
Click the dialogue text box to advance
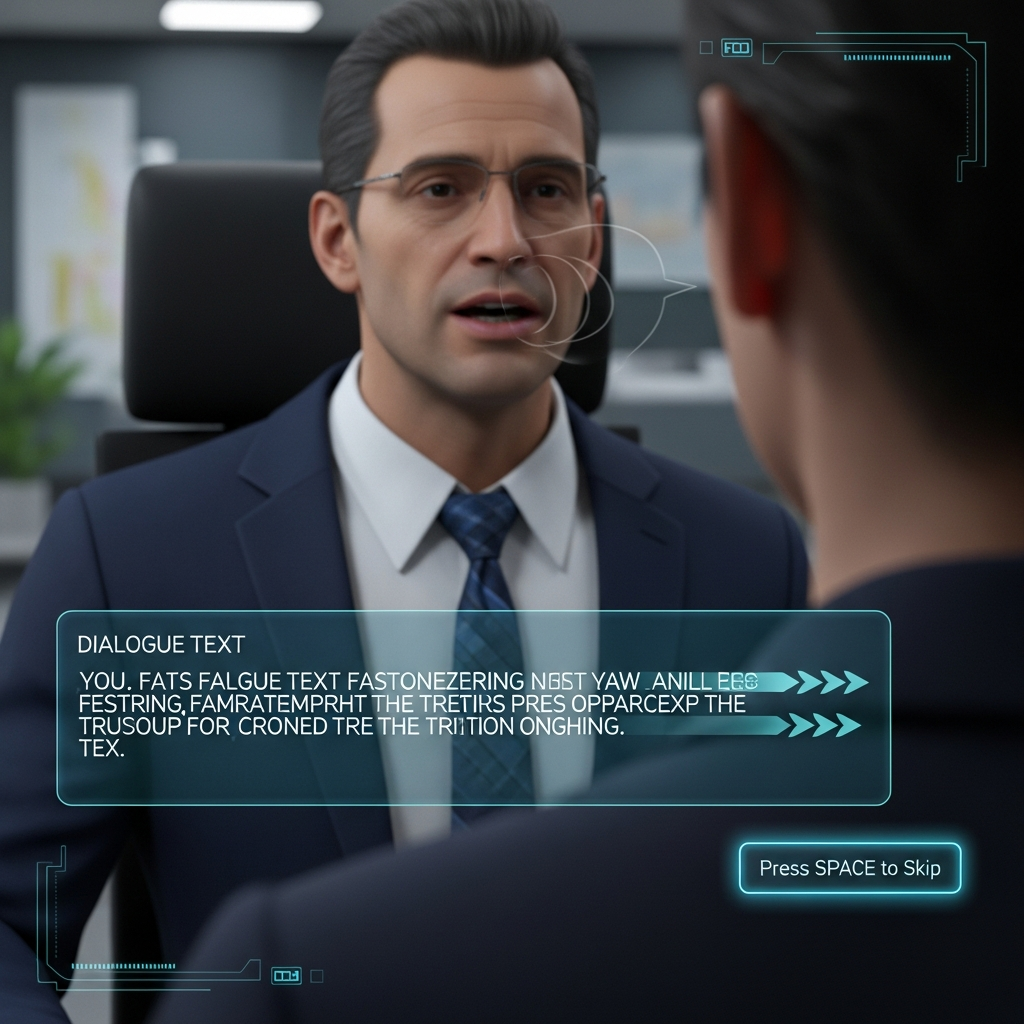click(x=473, y=707)
